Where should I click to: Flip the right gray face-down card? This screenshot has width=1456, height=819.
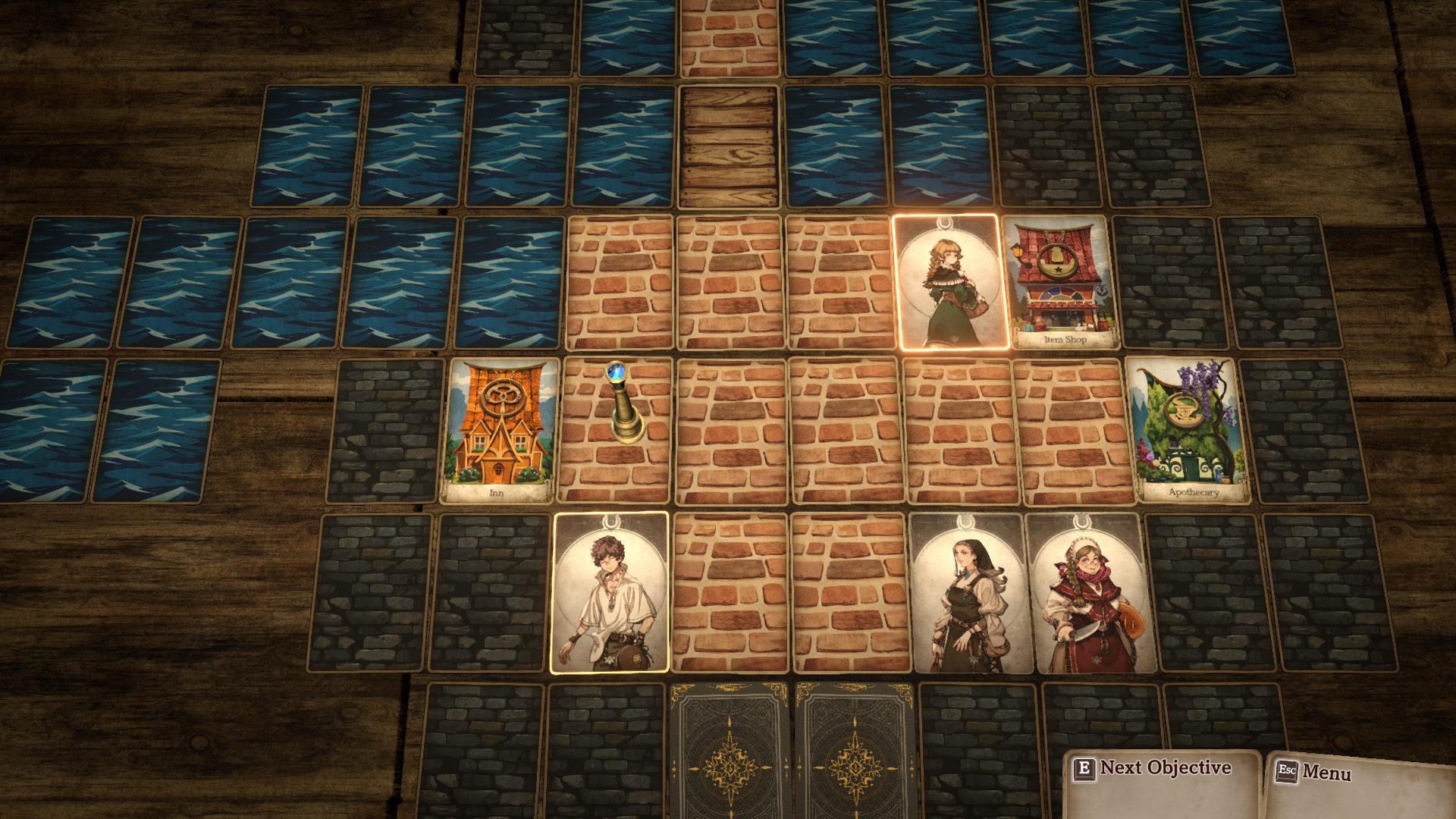tap(853, 766)
